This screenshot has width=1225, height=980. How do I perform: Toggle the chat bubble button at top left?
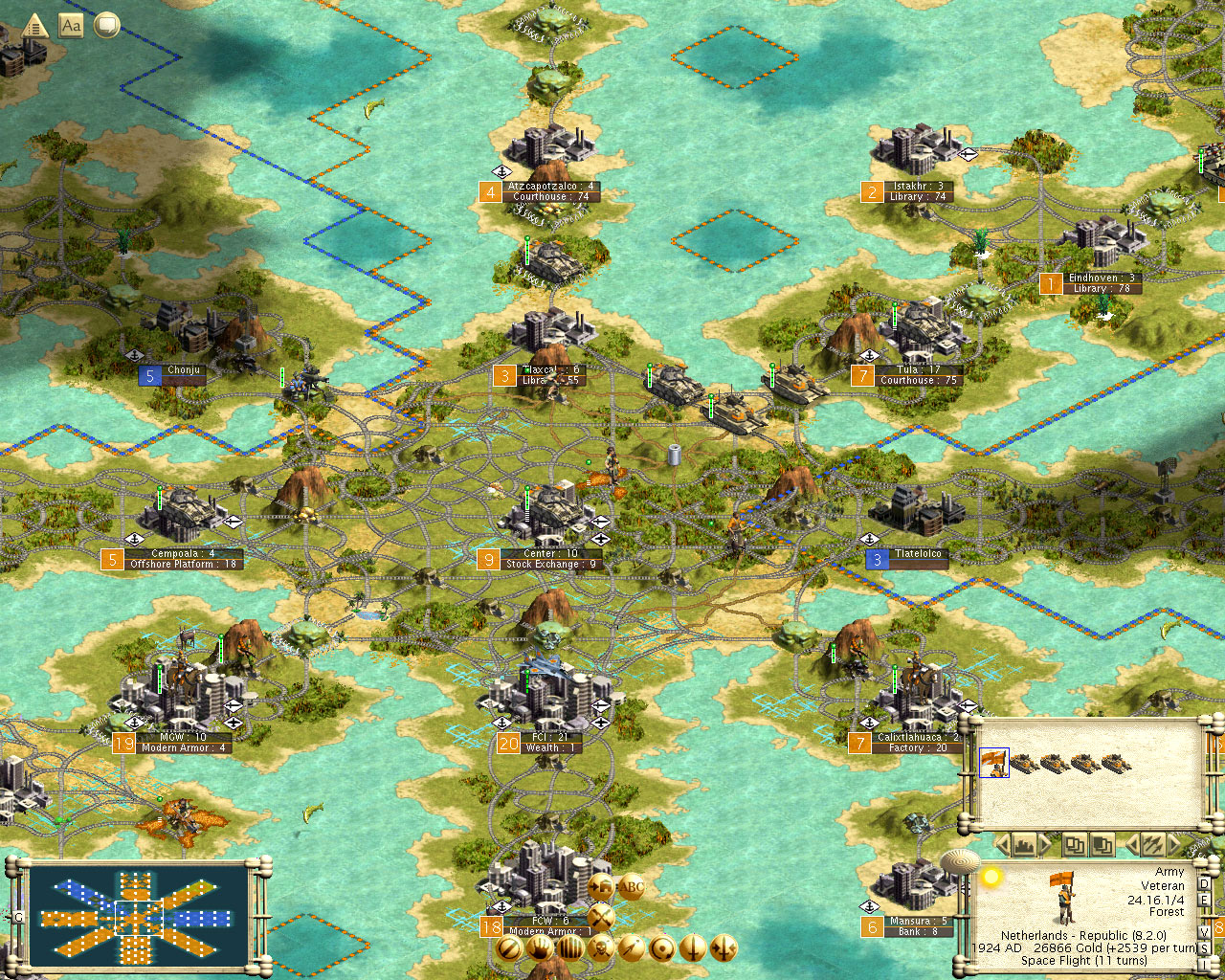coord(105,26)
